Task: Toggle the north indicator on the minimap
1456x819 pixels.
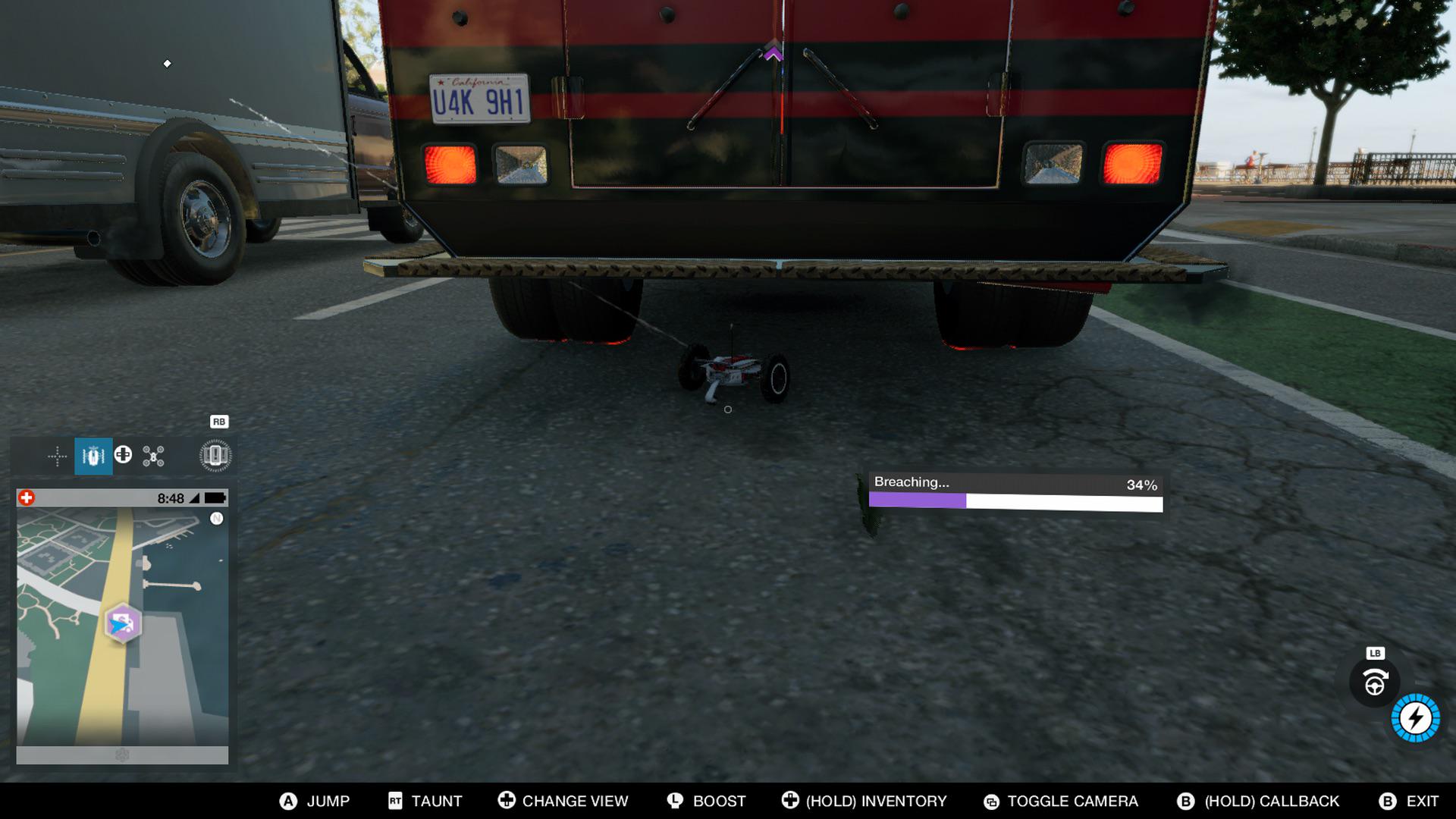Action: click(x=218, y=520)
